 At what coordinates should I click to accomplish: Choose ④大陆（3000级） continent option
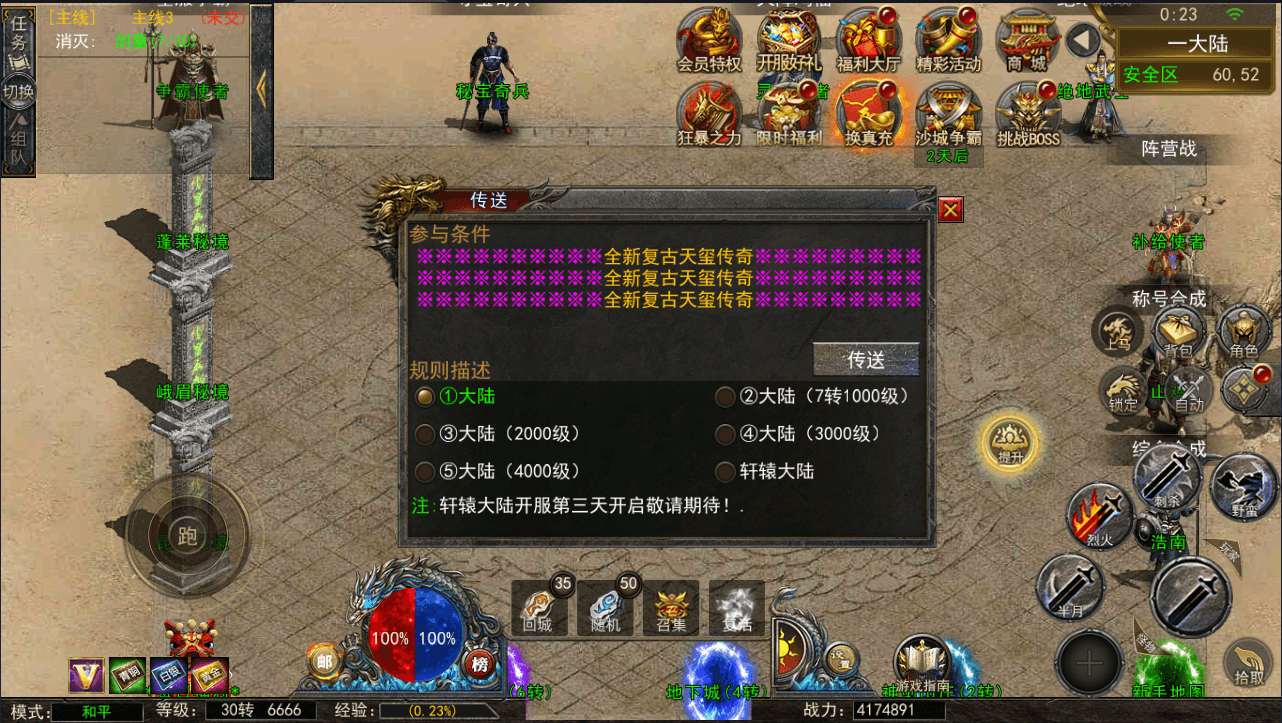[x=726, y=434]
